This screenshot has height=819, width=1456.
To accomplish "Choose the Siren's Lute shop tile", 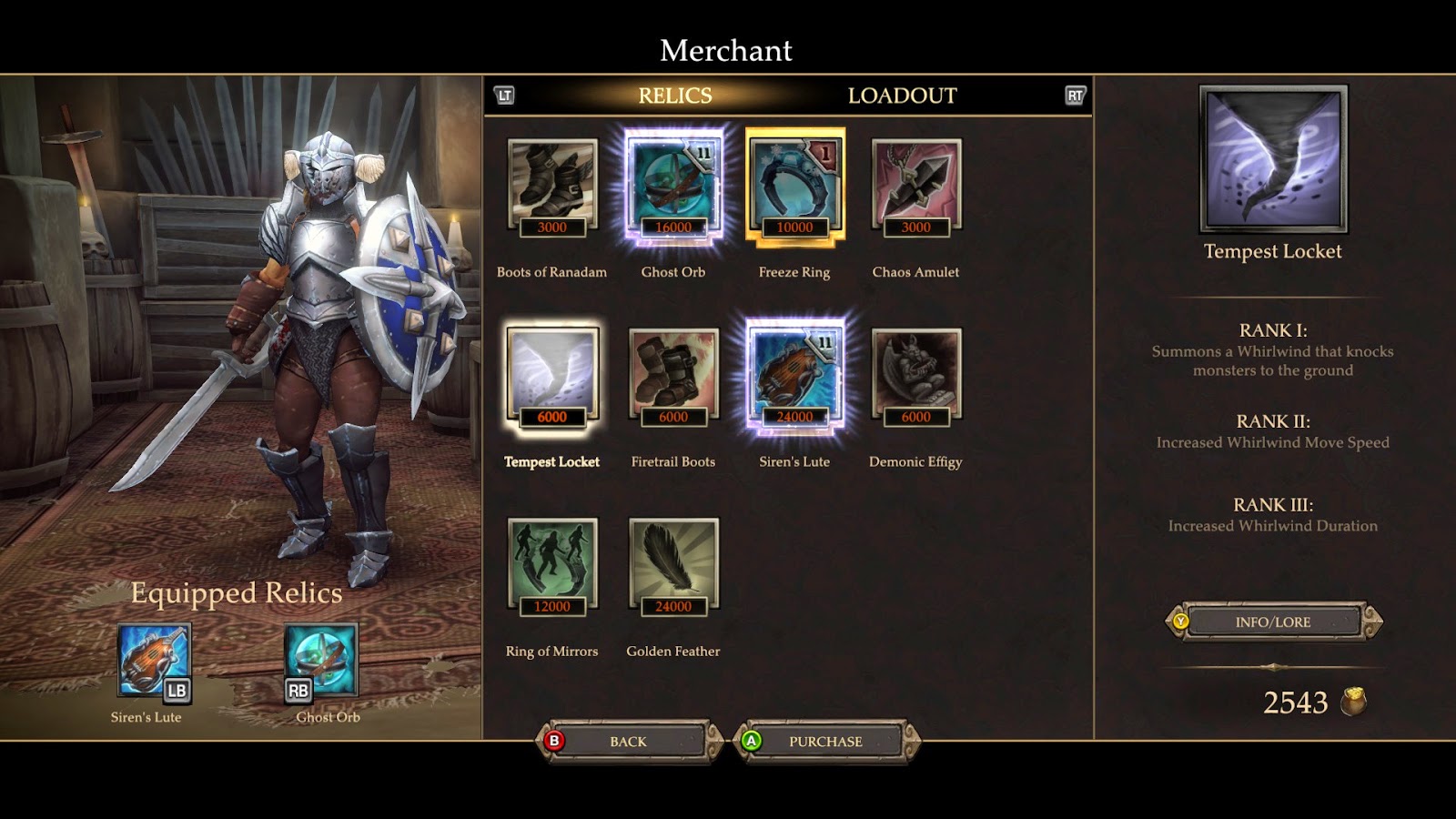I will (x=794, y=378).
